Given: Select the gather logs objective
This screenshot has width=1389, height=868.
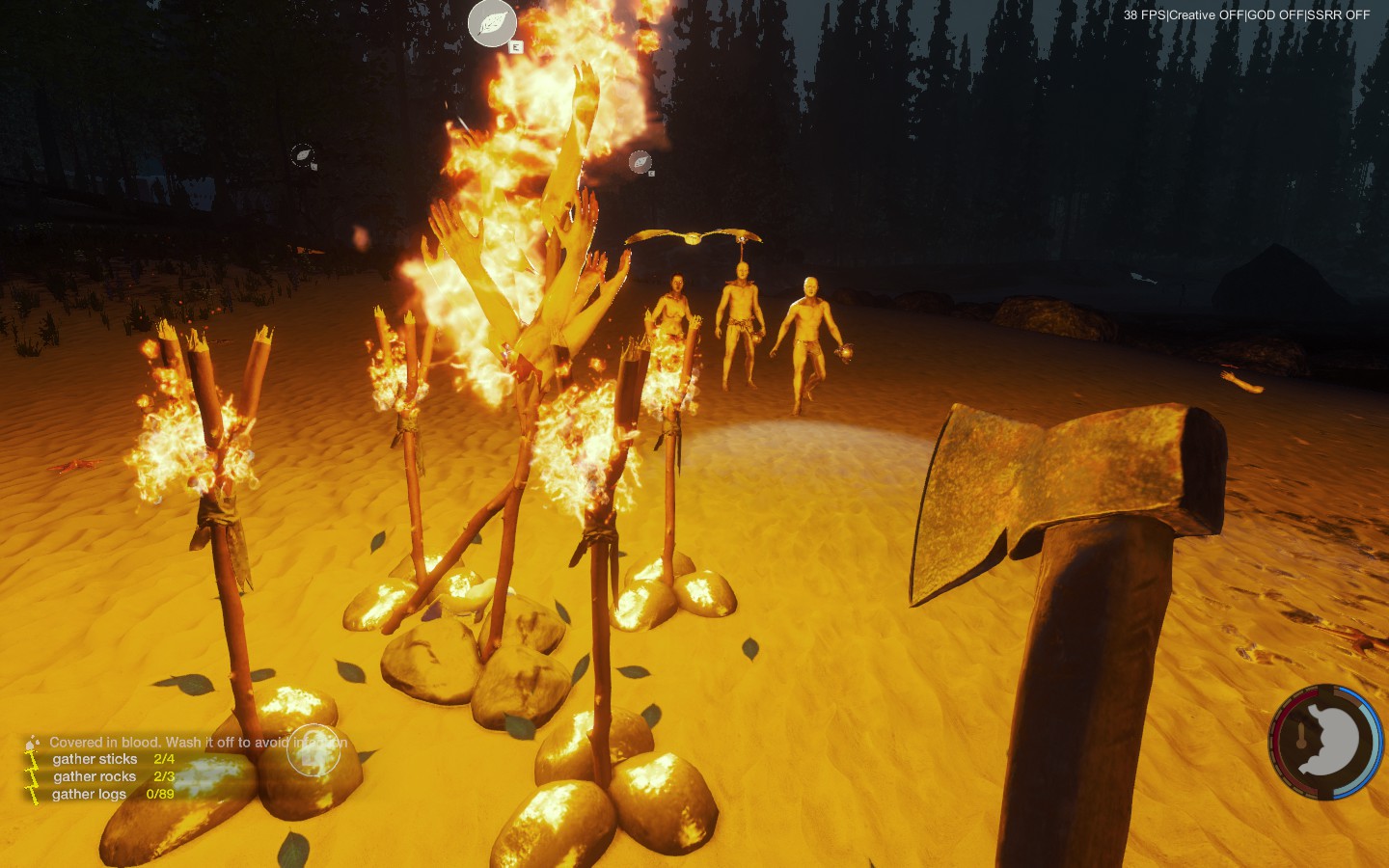Looking at the screenshot, I should tap(90, 794).
